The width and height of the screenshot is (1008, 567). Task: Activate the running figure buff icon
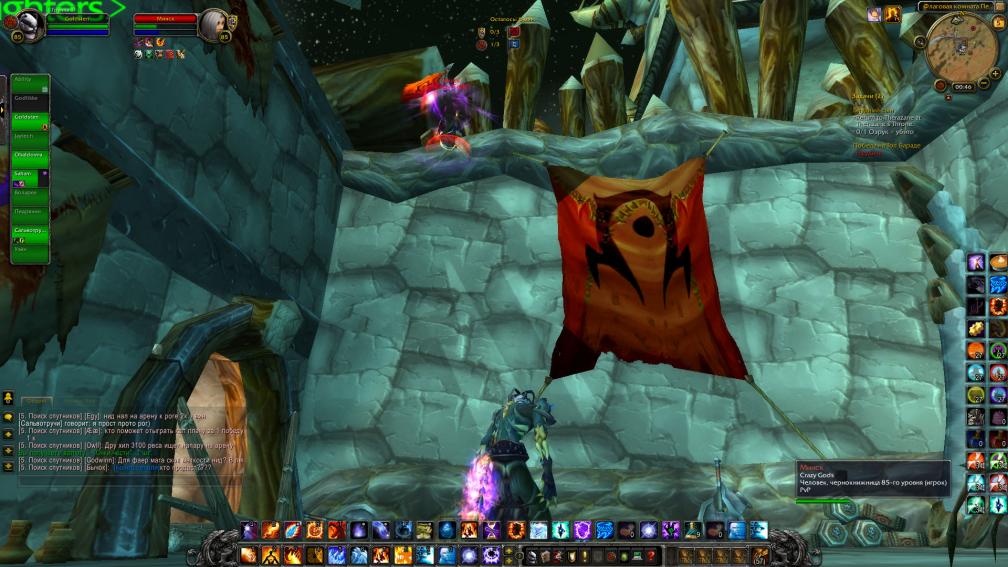(893, 14)
